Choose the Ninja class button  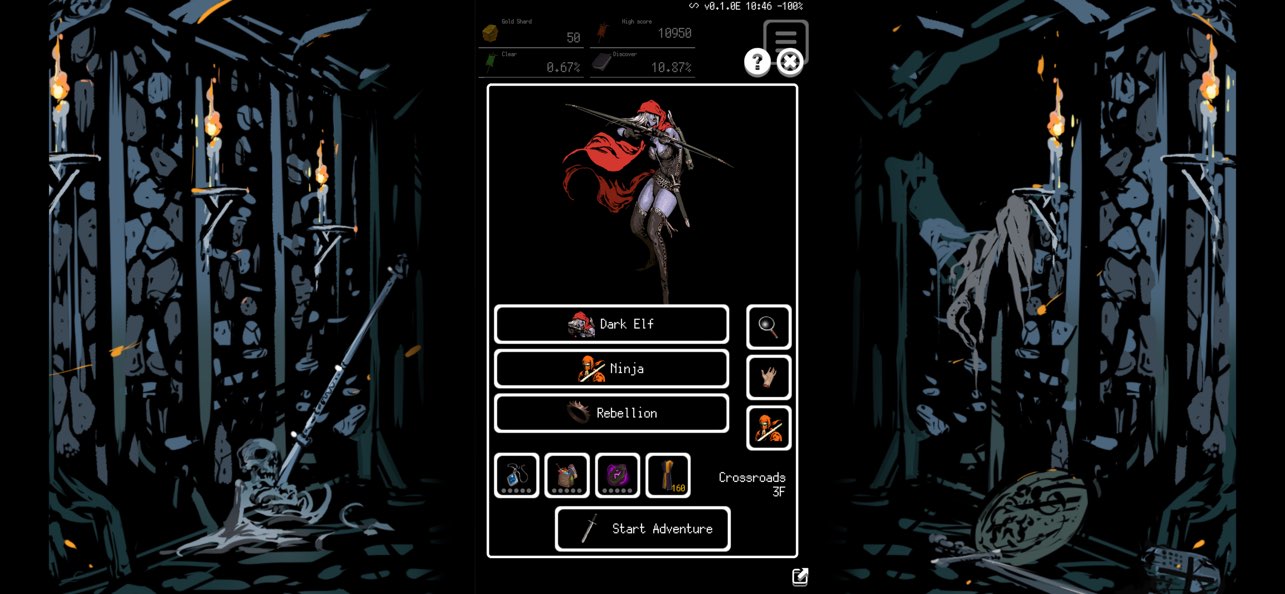coord(611,369)
